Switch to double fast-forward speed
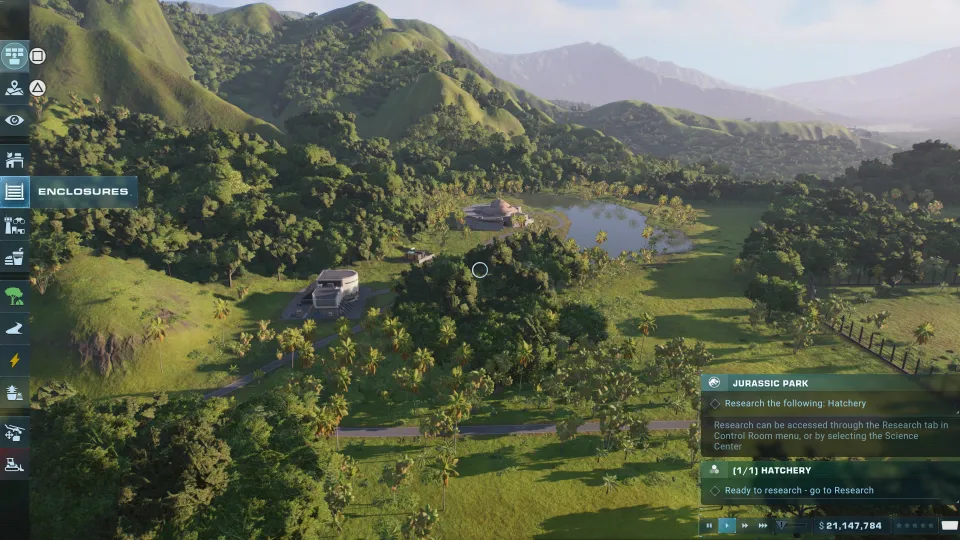 coord(745,525)
